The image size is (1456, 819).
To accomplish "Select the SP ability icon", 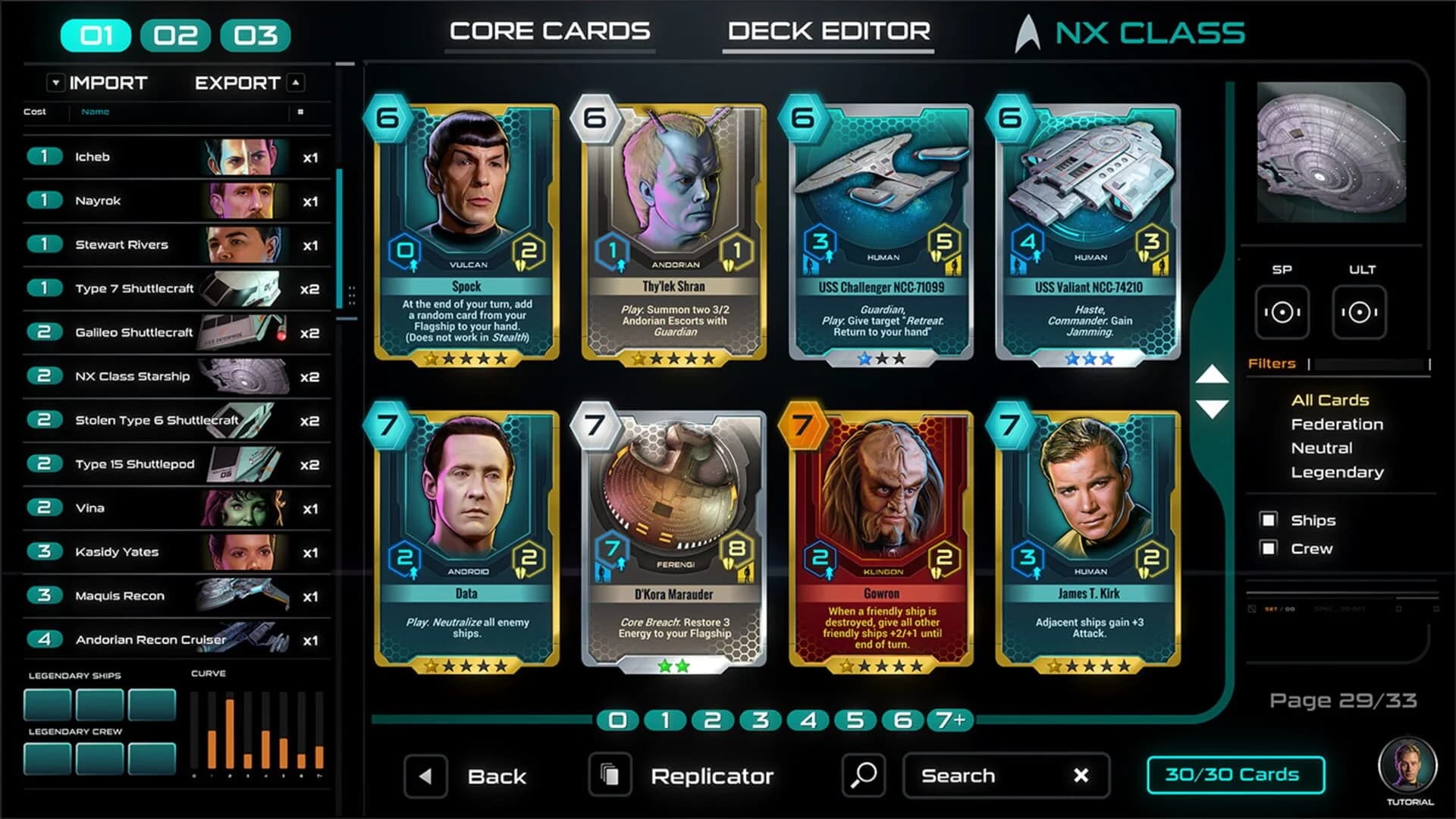I will tap(1282, 312).
